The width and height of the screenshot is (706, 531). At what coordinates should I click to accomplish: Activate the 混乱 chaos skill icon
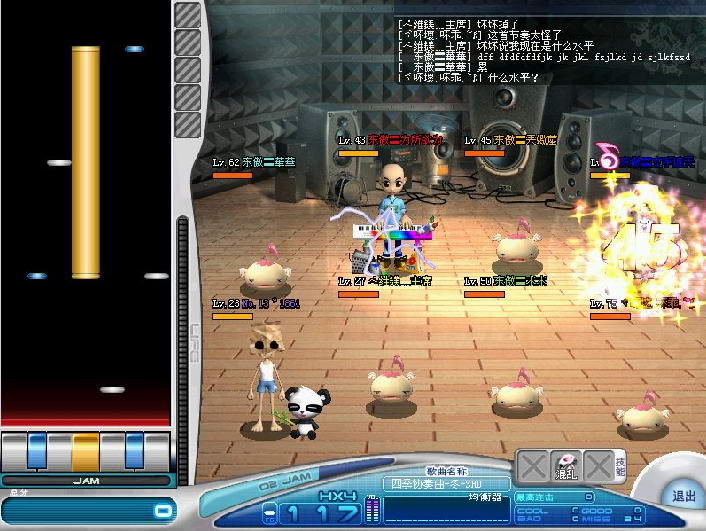[567, 468]
